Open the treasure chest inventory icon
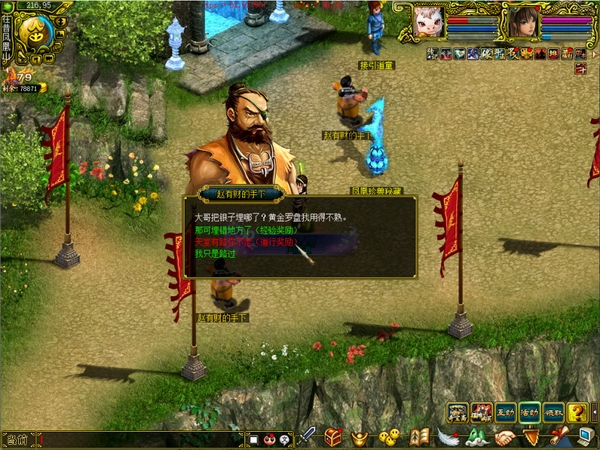This screenshot has width=600, height=450. tap(334, 437)
